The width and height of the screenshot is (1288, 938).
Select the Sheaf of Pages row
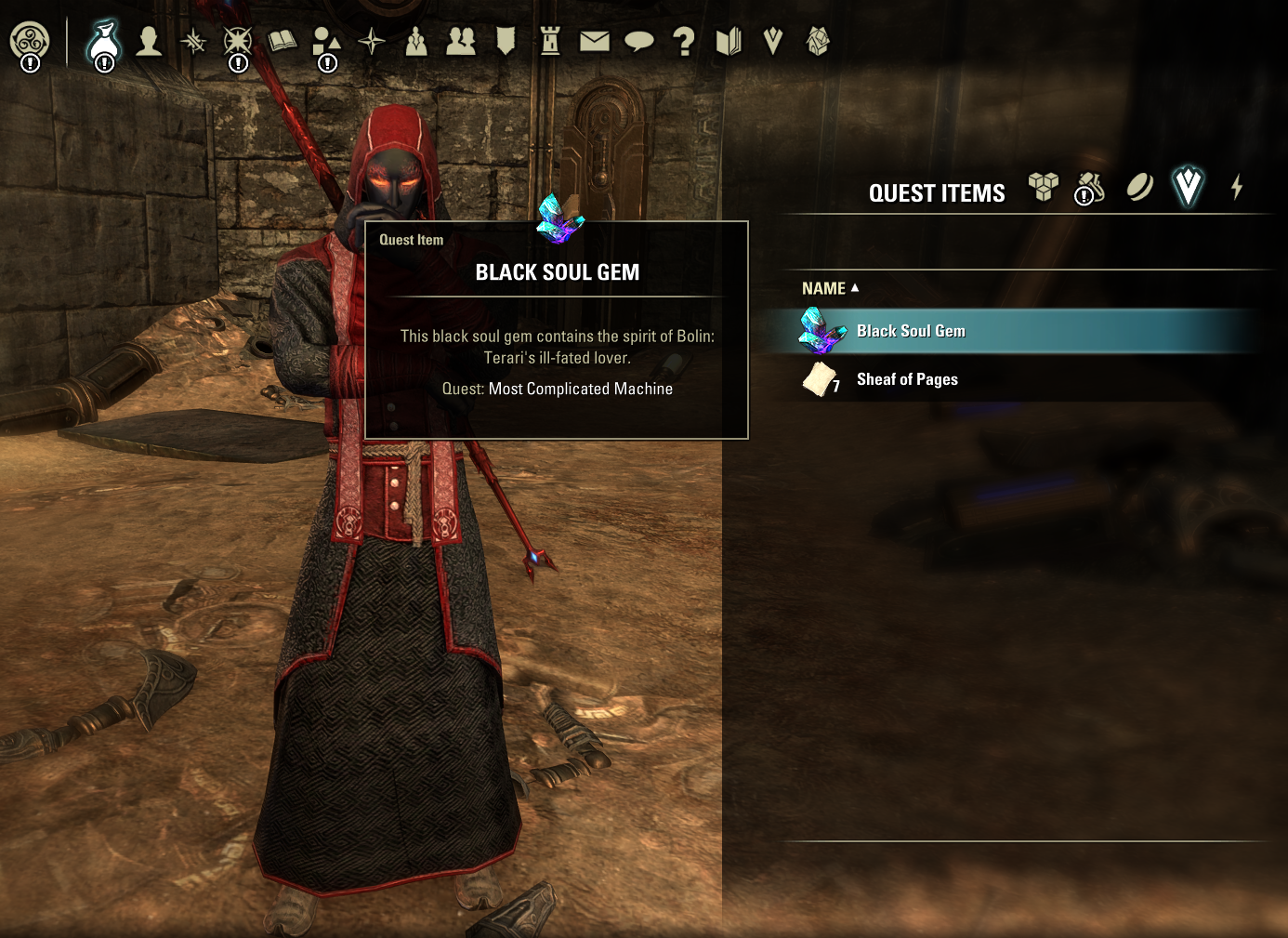pyautogui.click(x=907, y=379)
